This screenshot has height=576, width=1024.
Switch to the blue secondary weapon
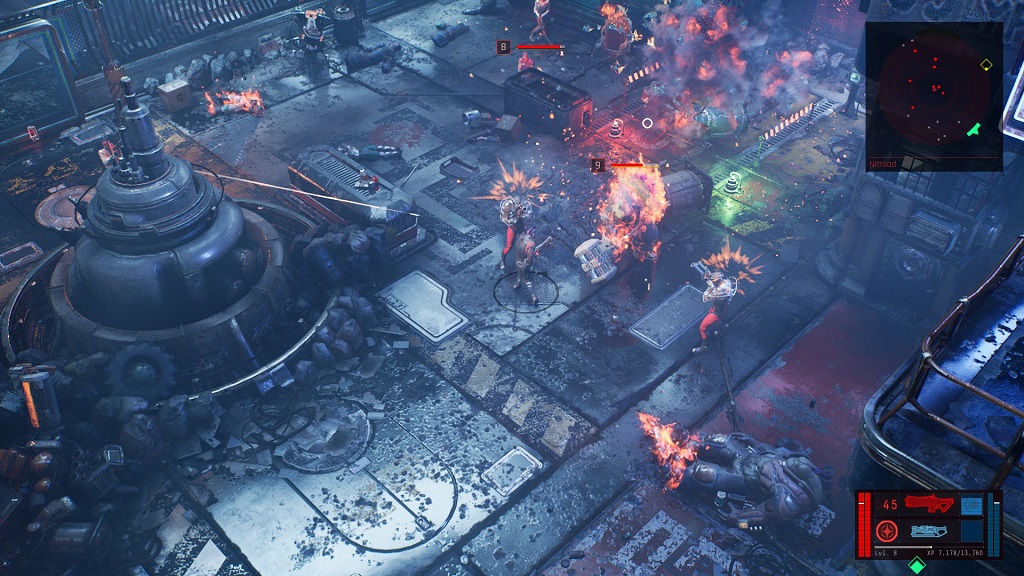(929, 531)
